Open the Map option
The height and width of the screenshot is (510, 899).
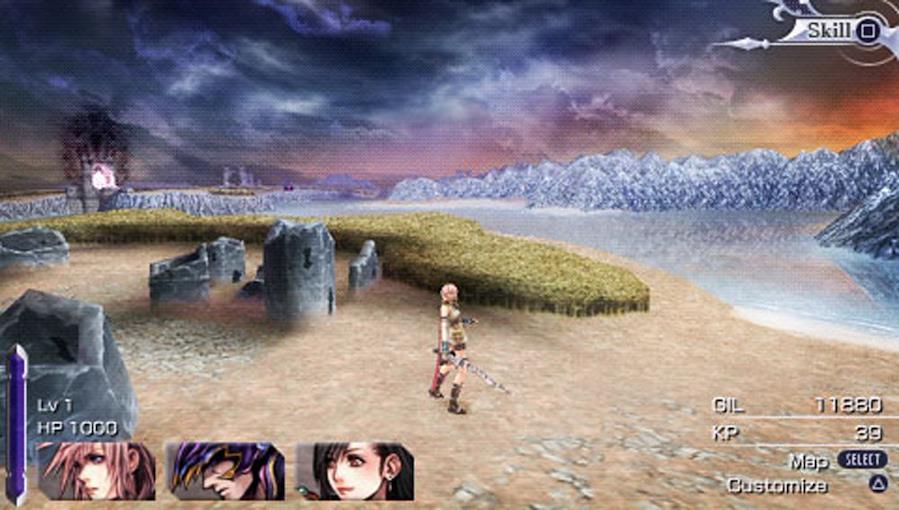pyautogui.click(x=809, y=460)
